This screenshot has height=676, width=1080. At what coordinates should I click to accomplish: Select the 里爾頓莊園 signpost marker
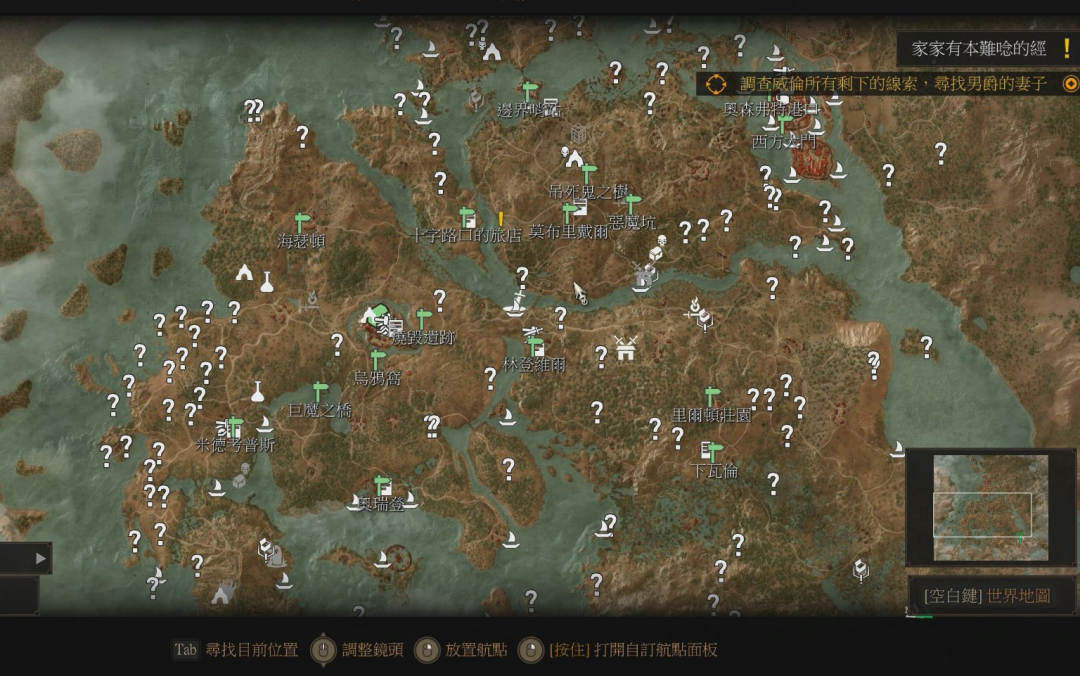[712, 396]
